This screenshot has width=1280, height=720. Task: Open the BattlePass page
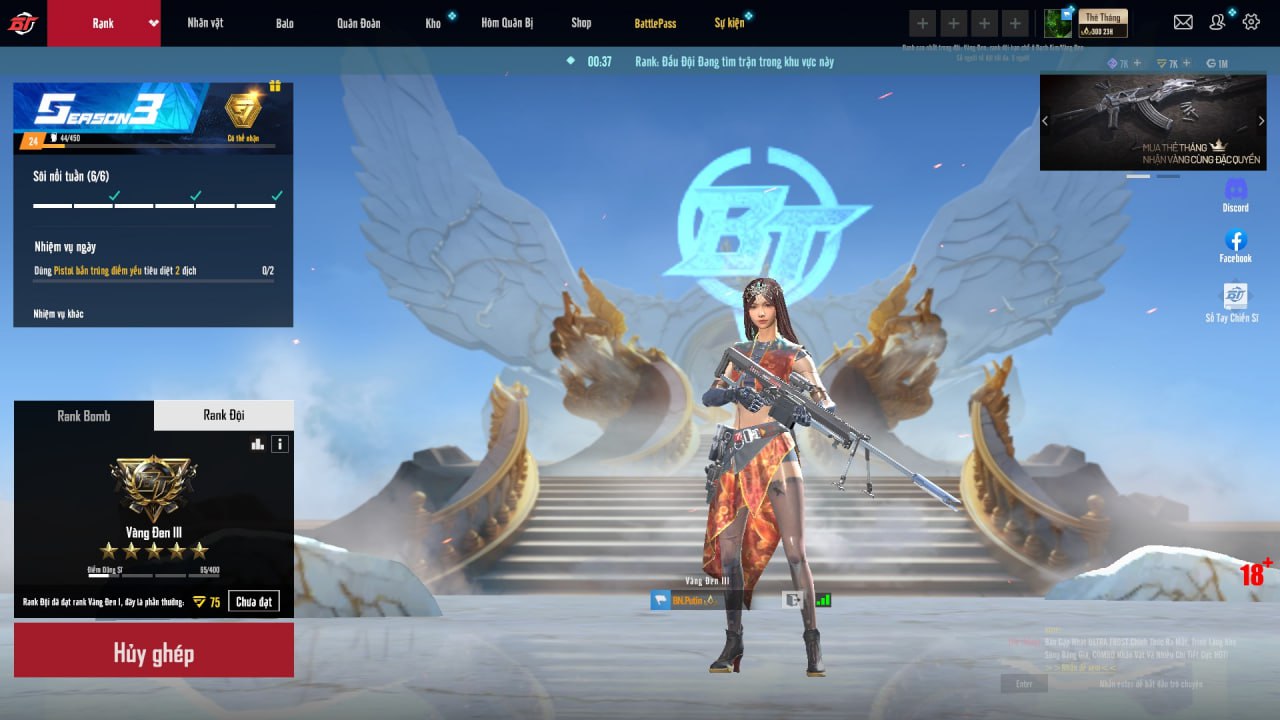click(655, 23)
